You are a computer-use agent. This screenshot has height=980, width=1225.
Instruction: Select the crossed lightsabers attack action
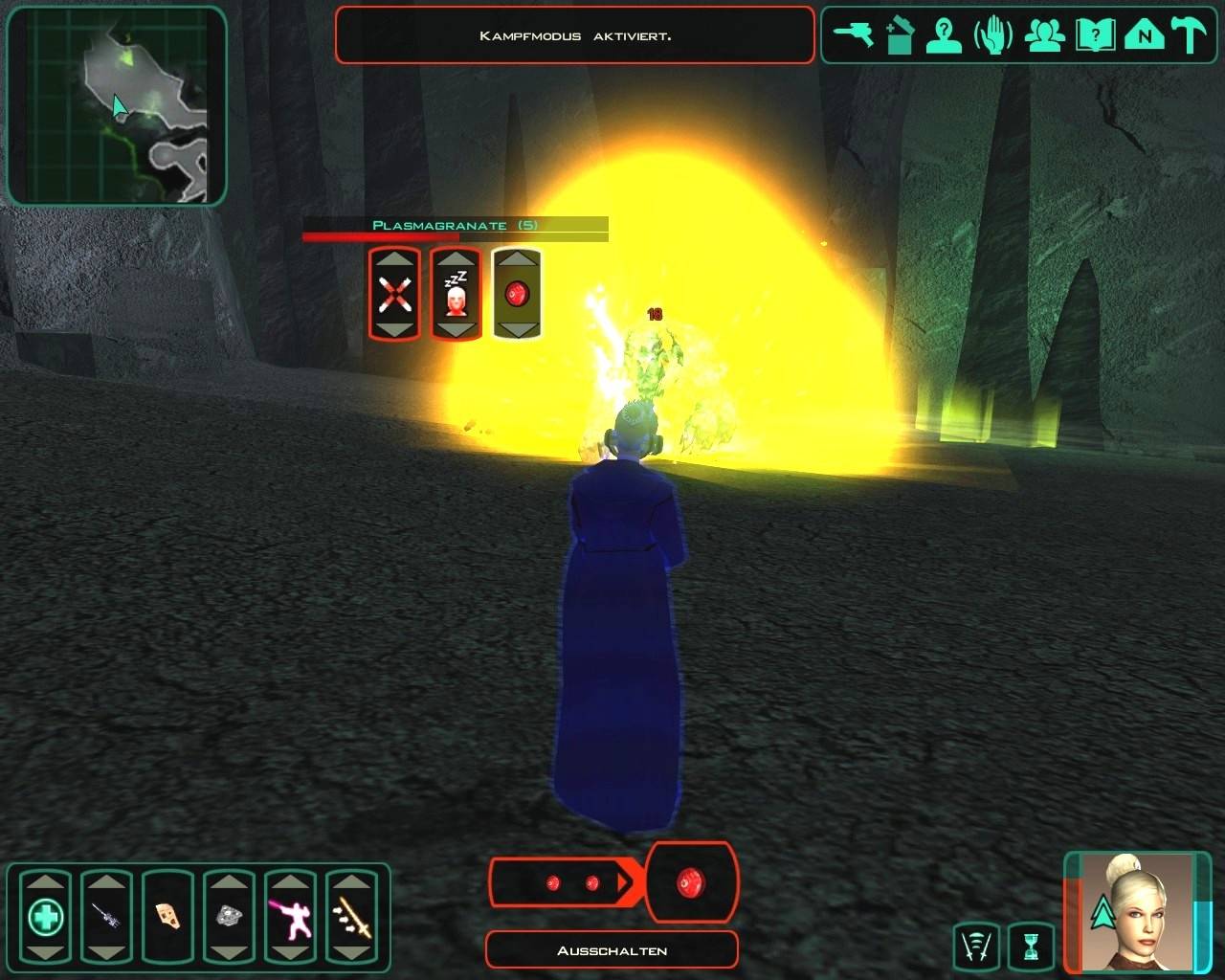394,294
